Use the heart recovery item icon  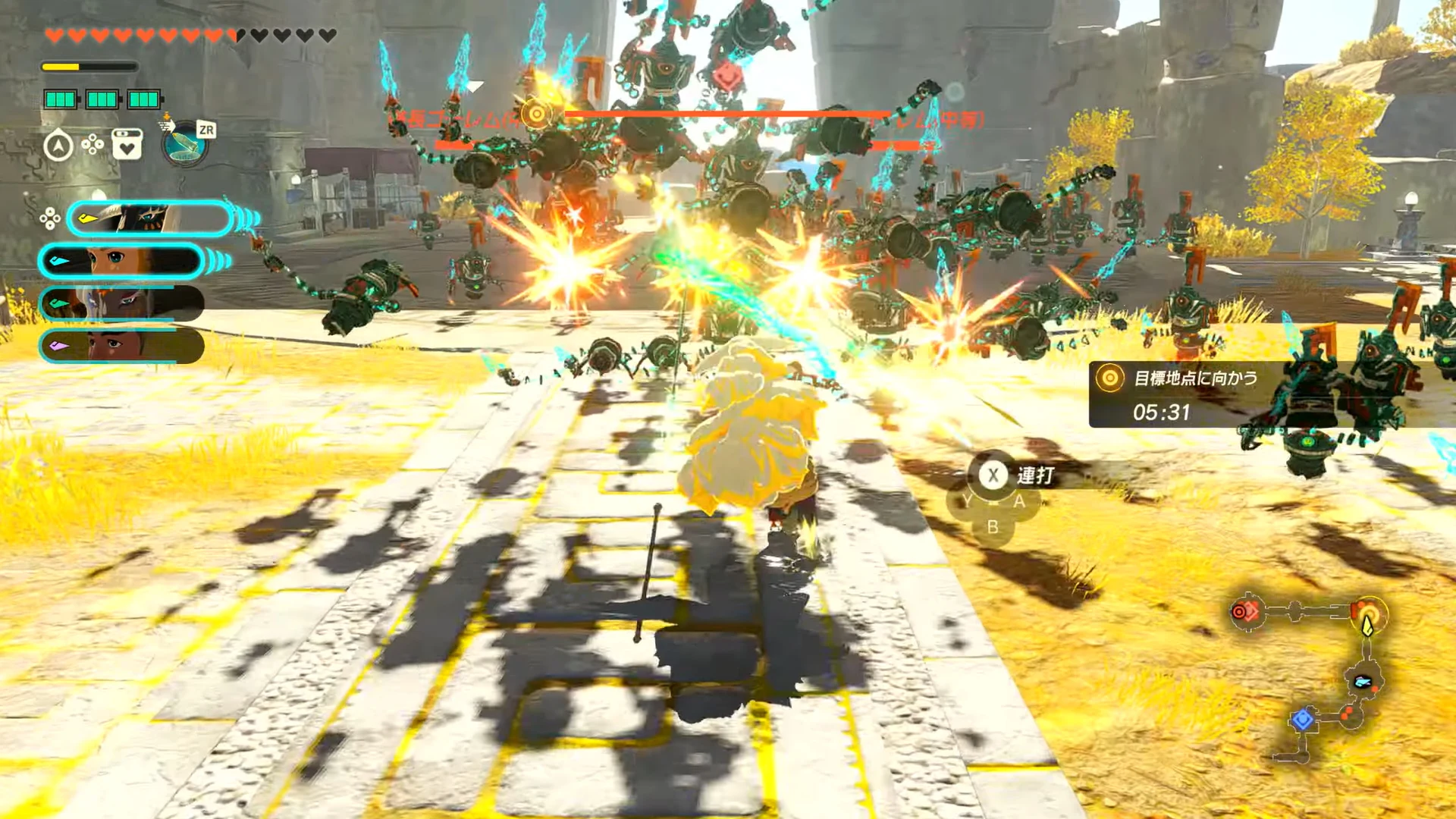[127, 144]
